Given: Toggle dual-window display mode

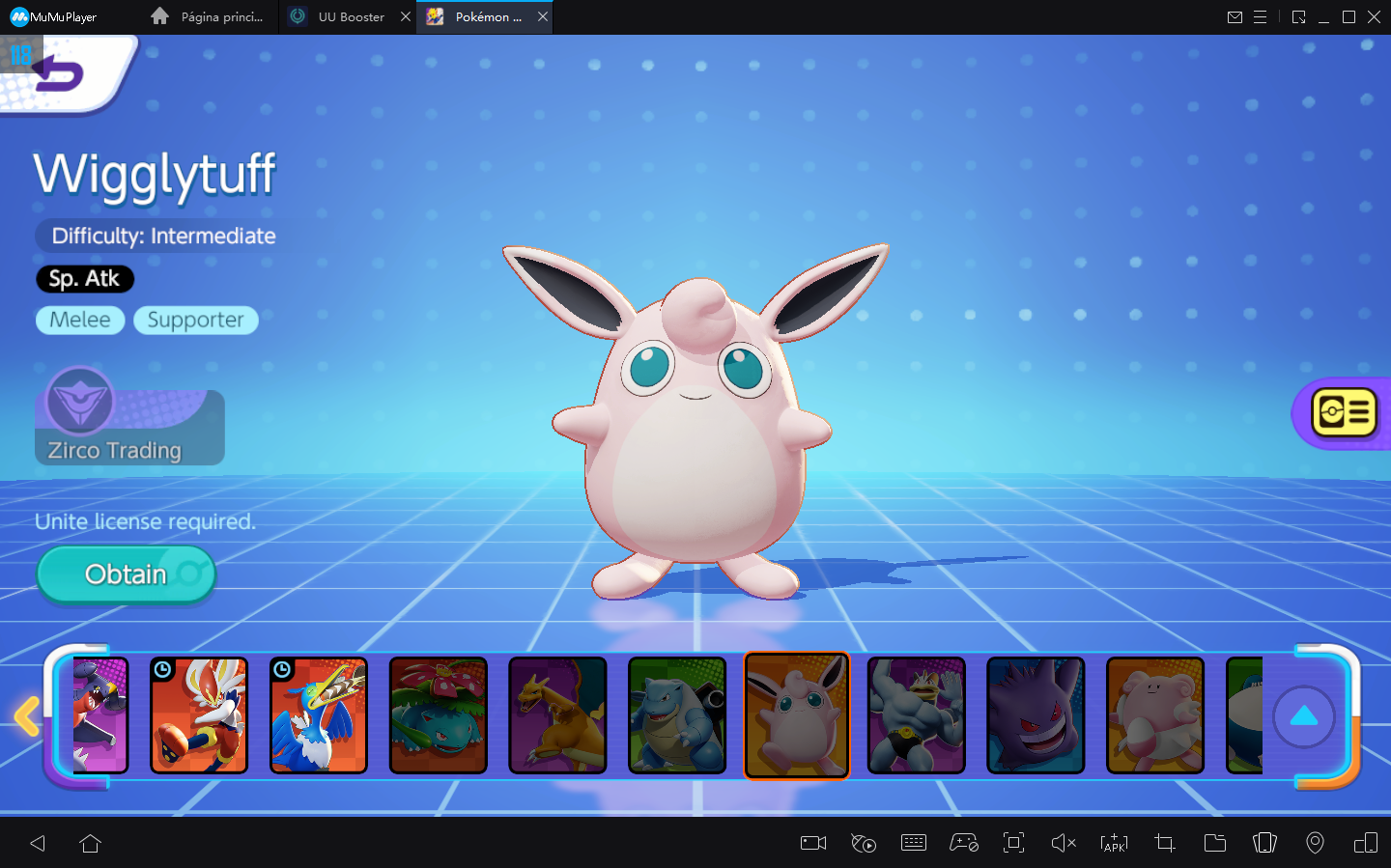Looking at the screenshot, I should (x=1366, y=843).
